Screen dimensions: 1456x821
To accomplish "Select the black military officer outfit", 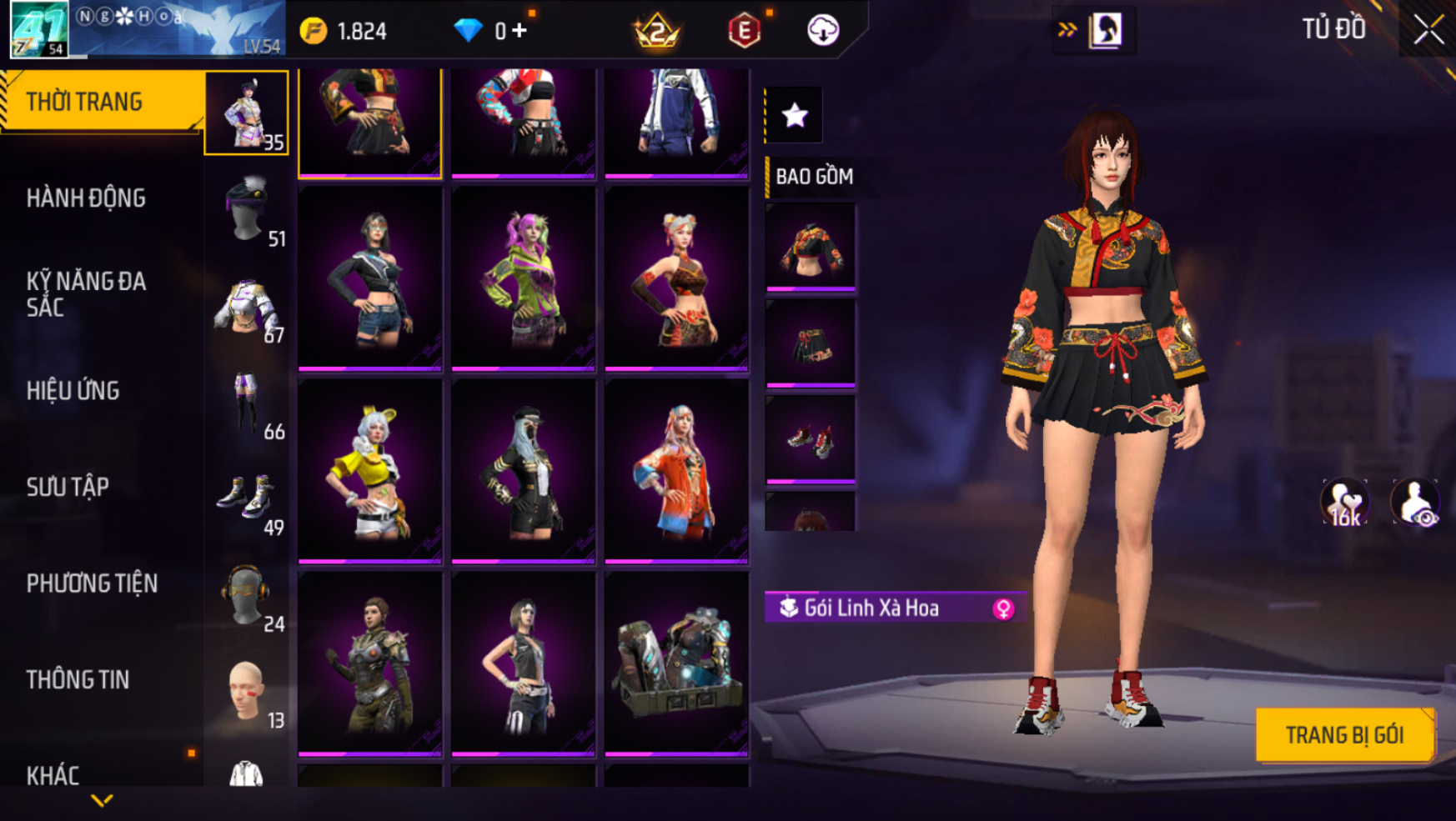I will tap(523, 471).
